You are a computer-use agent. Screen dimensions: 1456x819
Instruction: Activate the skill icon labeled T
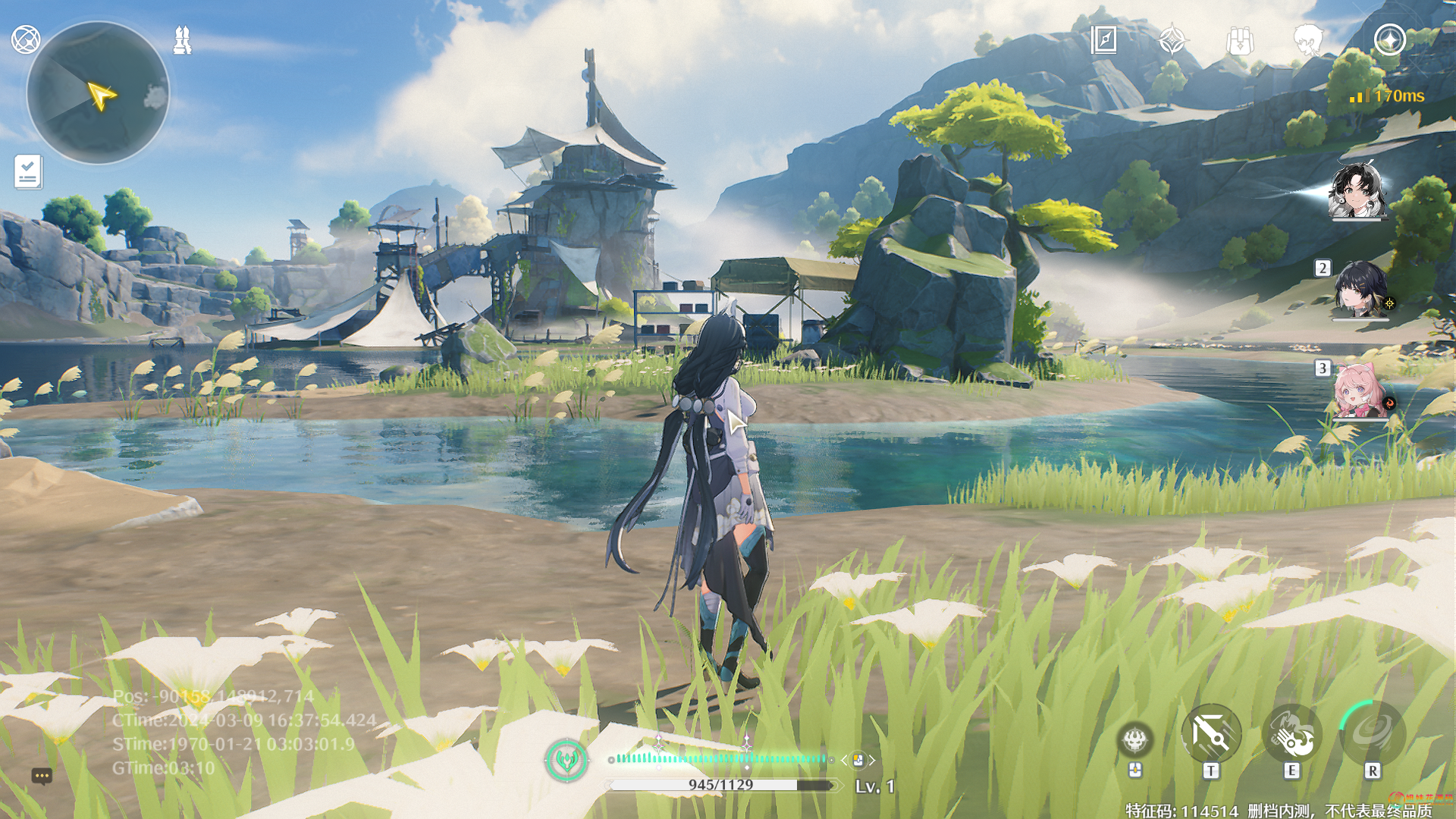coord(1211,734)
